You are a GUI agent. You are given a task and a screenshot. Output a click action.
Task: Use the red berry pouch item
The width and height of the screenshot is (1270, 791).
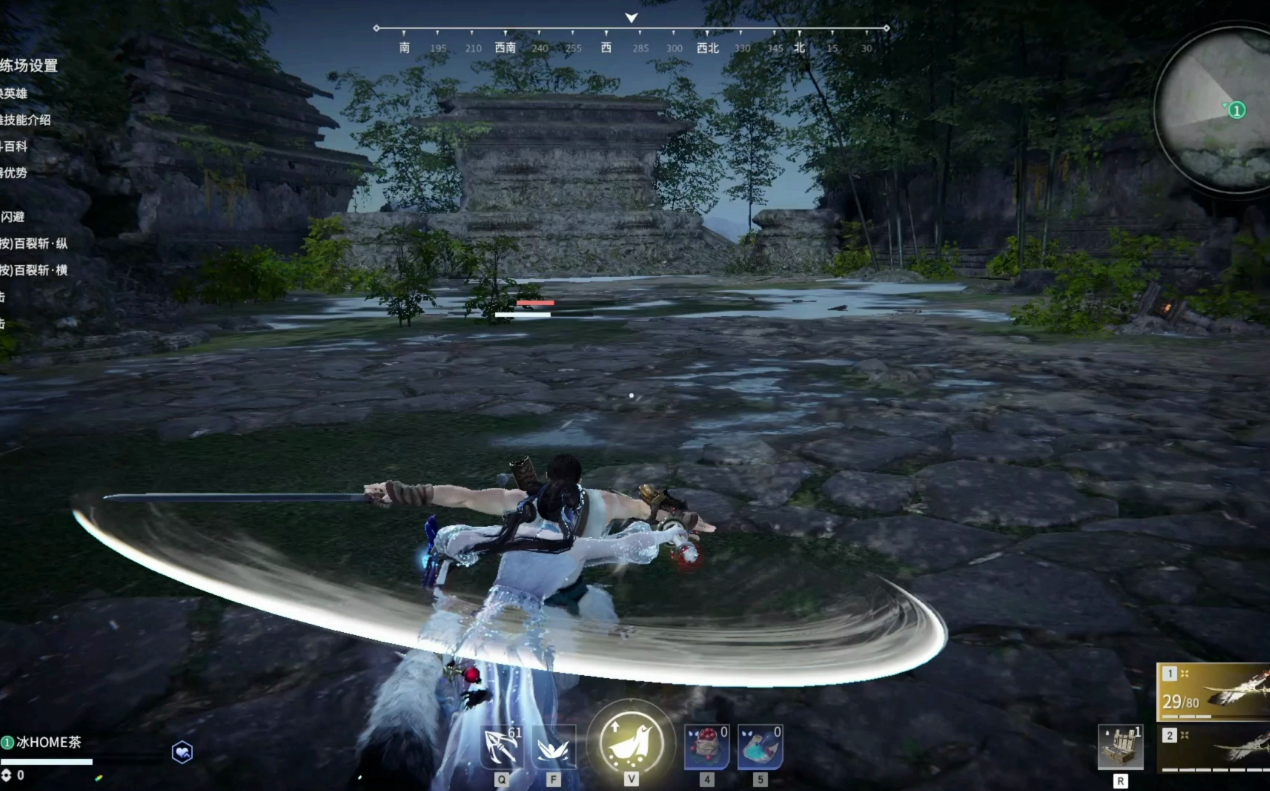point(705,747)
